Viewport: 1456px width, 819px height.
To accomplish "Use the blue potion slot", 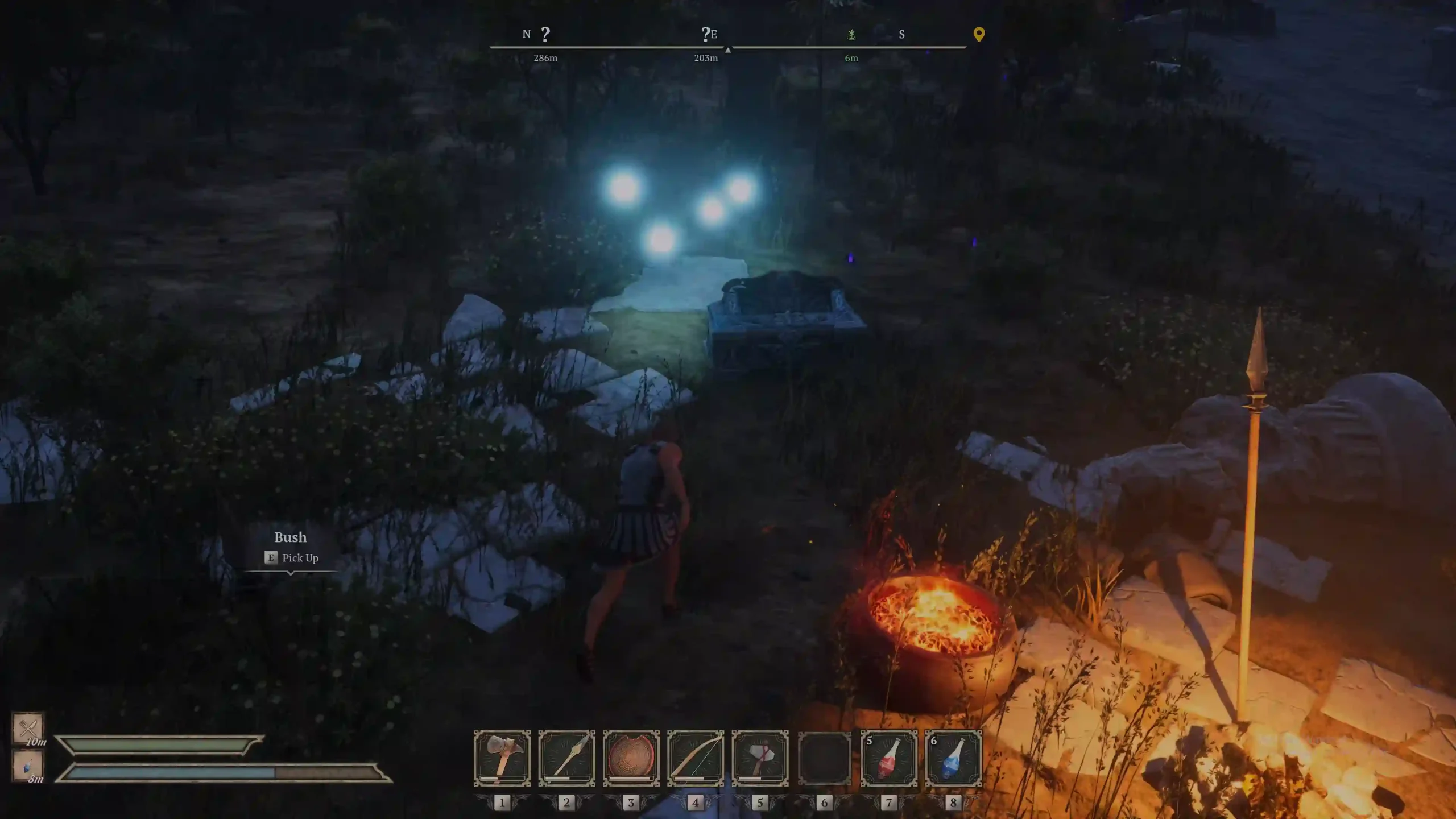I will click(953, 758).
